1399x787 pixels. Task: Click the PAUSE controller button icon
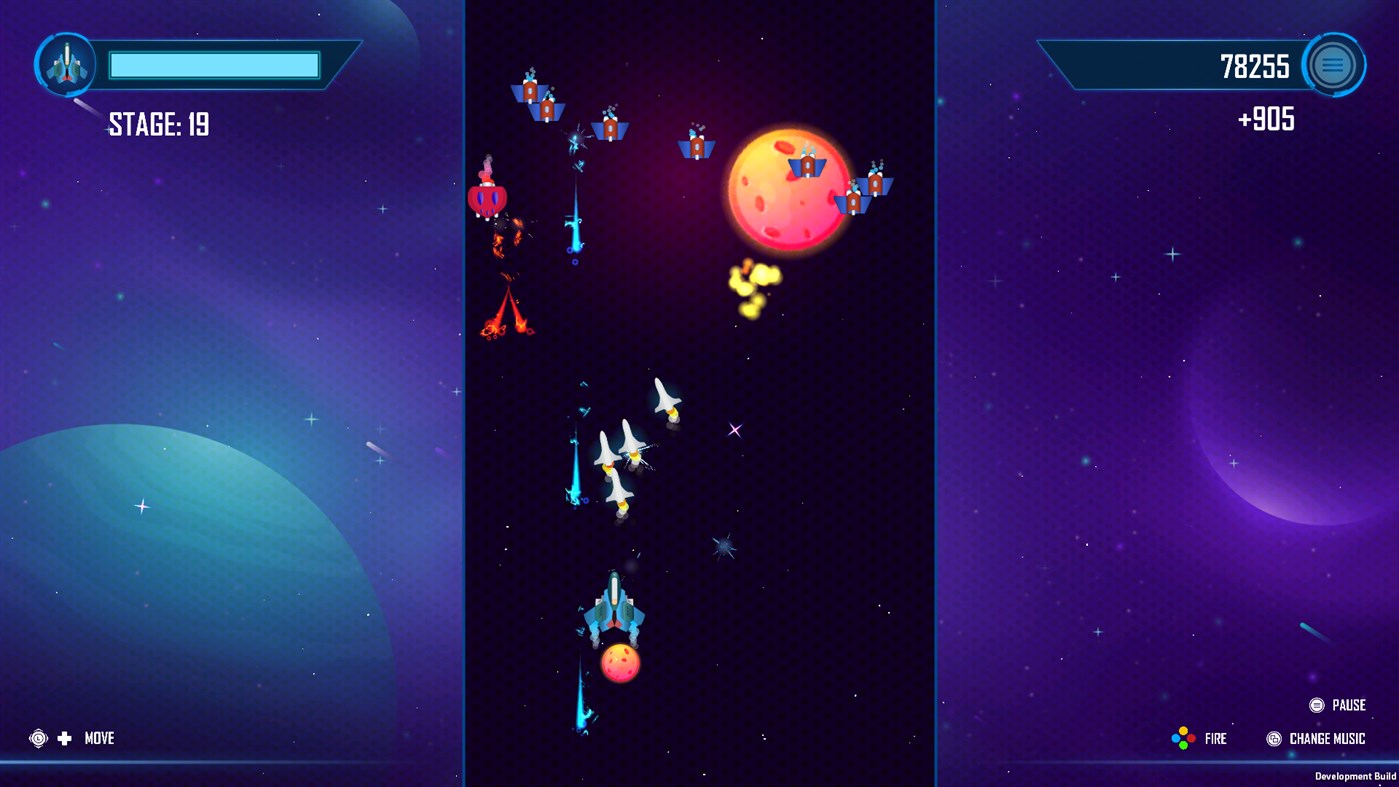tap(1316, 705)
